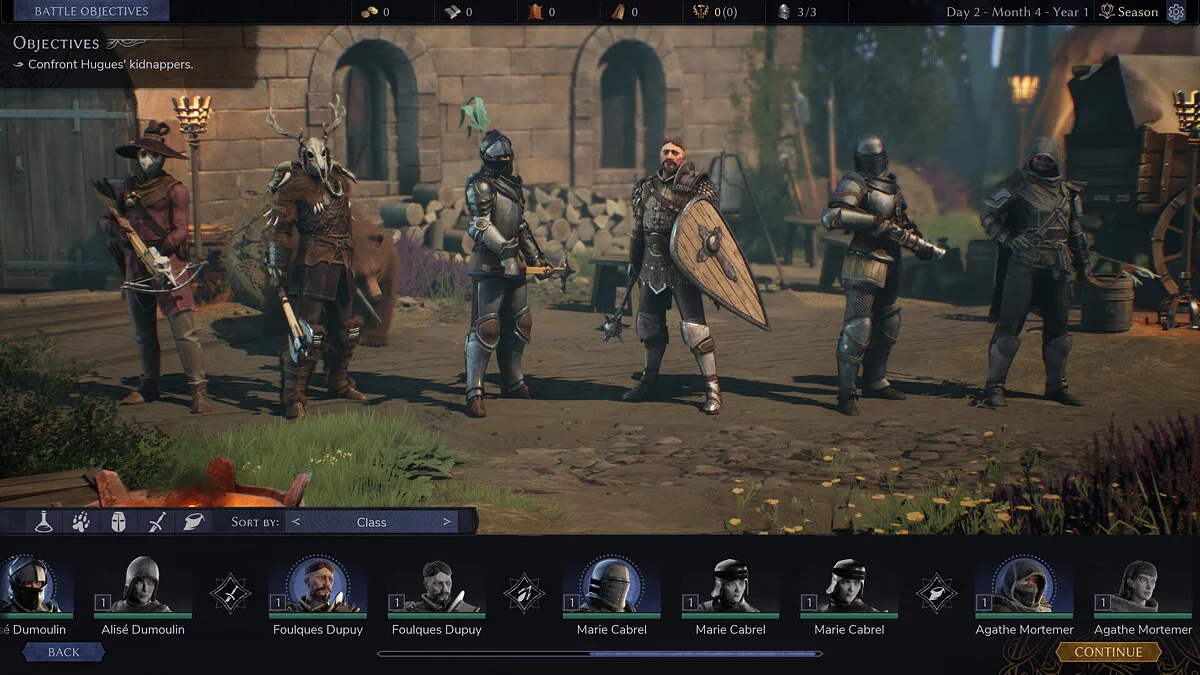Image resolution: width=1200 pixels, height=675 pixels.
Task: Select highlighted Foulques Dupuy portrait
Action: (317, 586)
